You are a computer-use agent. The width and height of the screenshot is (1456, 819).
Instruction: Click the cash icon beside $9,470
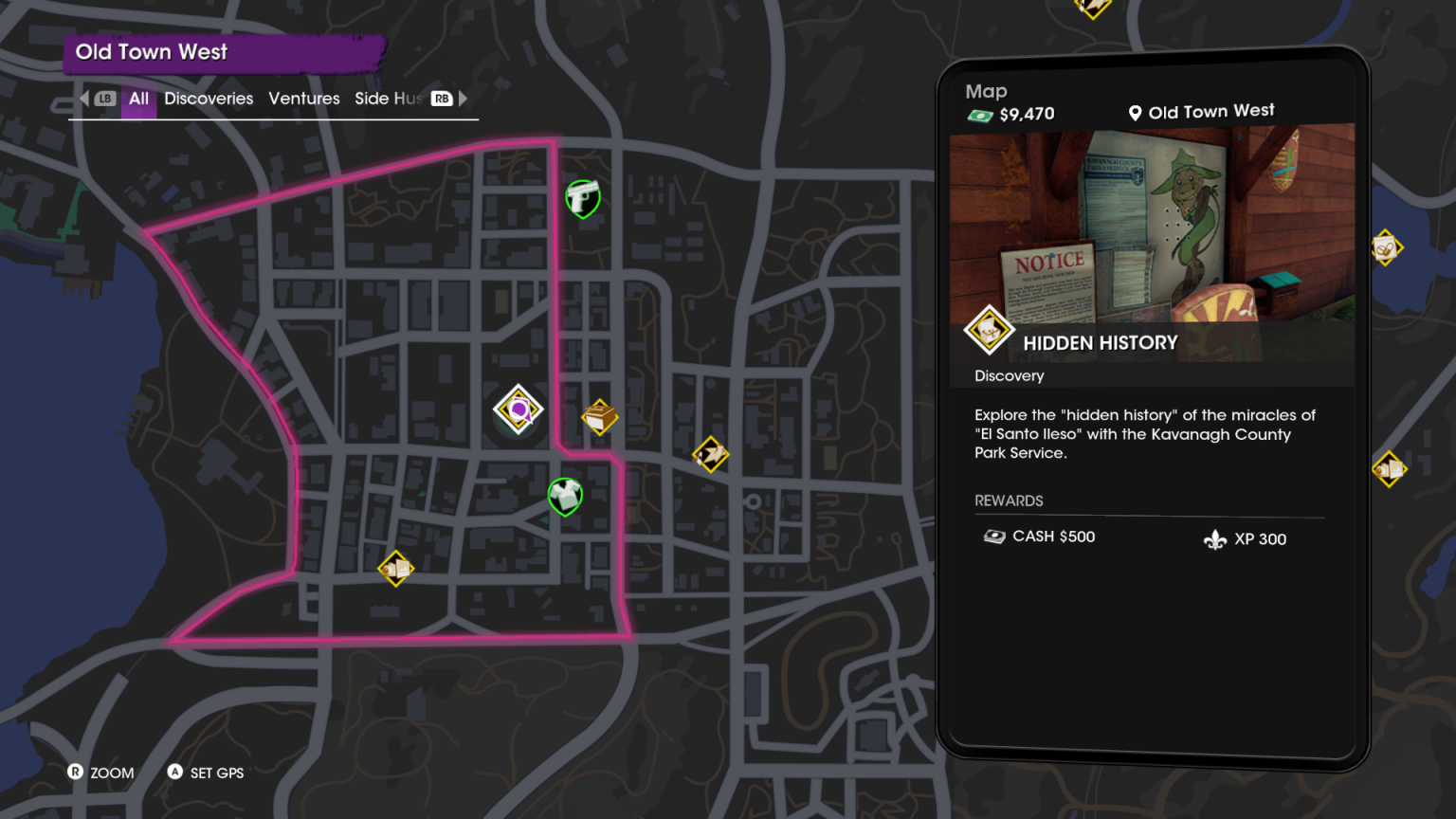point(978,113)
